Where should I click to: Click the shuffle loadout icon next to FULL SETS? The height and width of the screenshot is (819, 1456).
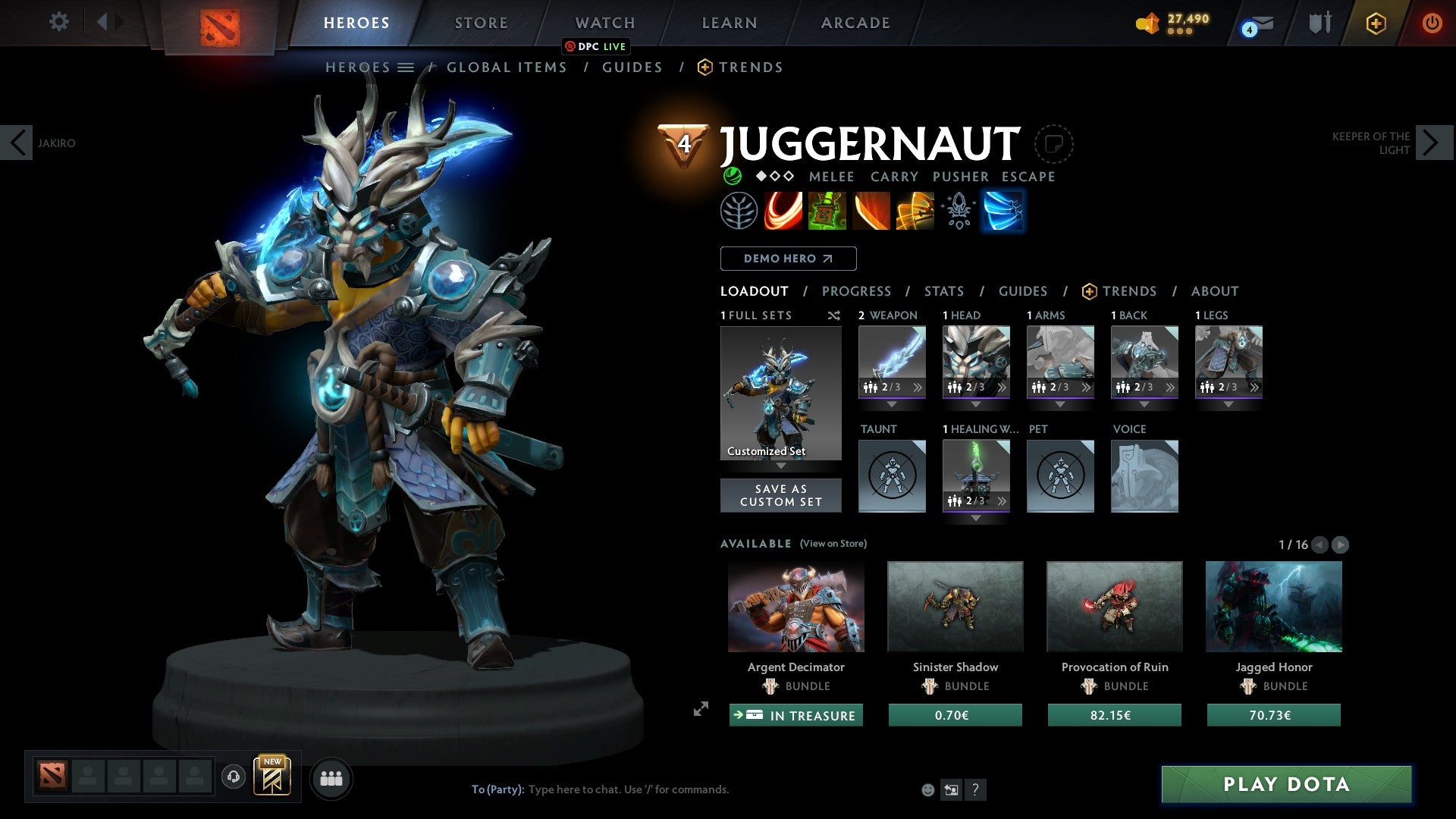[x=834, y=315]
